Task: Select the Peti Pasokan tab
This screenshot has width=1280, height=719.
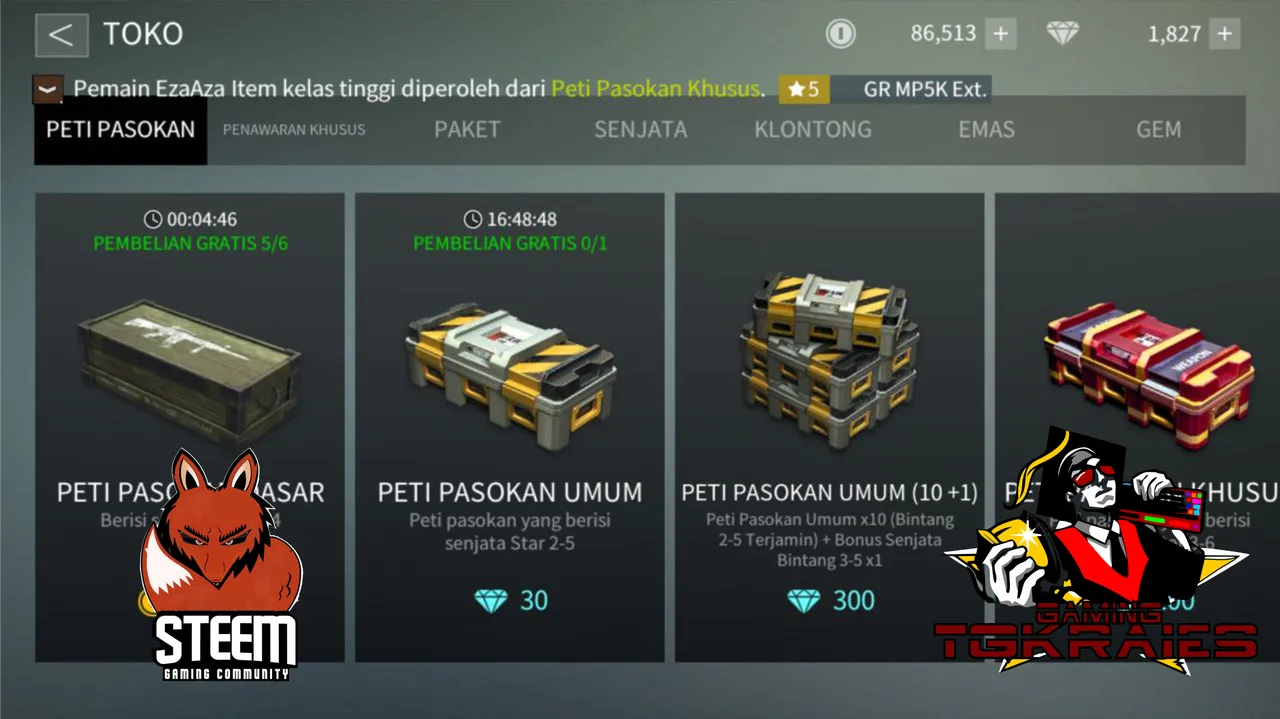Action: 120,130
